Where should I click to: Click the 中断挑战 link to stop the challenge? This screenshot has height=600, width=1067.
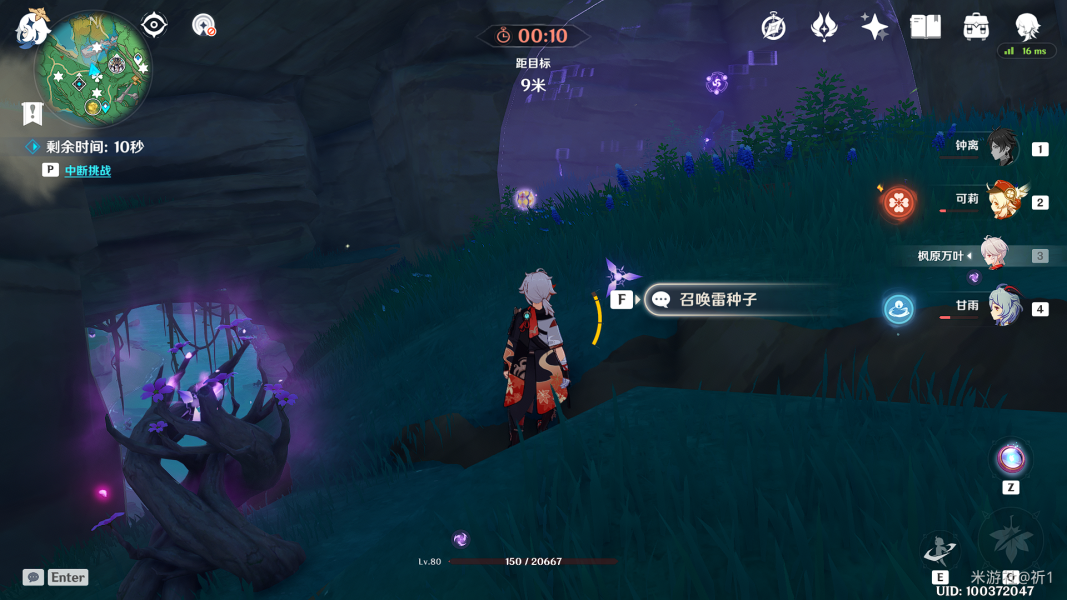88,171
